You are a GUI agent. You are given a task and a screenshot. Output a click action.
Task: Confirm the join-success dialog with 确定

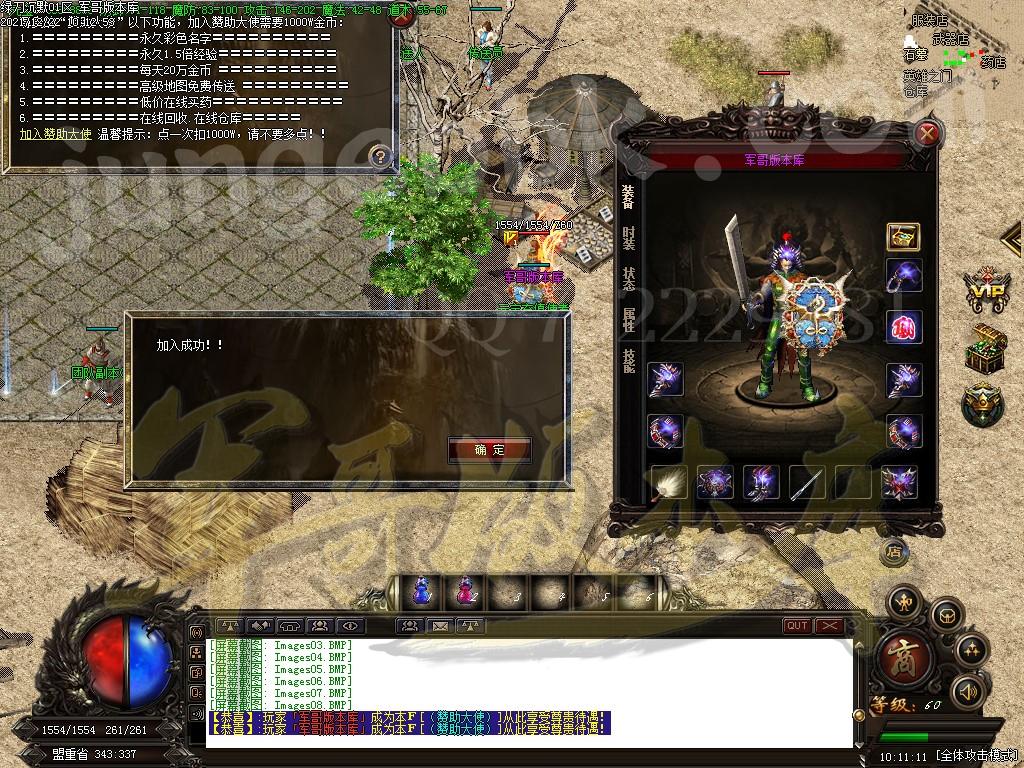490,450
